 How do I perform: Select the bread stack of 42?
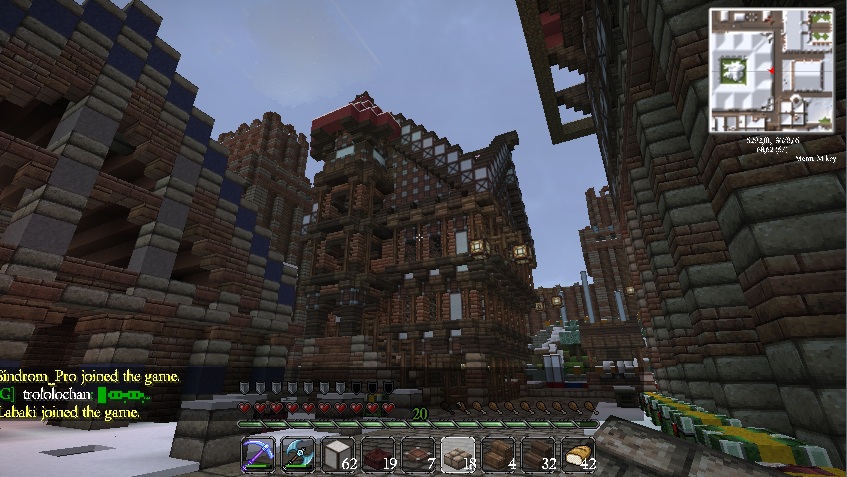pos(579,455)
